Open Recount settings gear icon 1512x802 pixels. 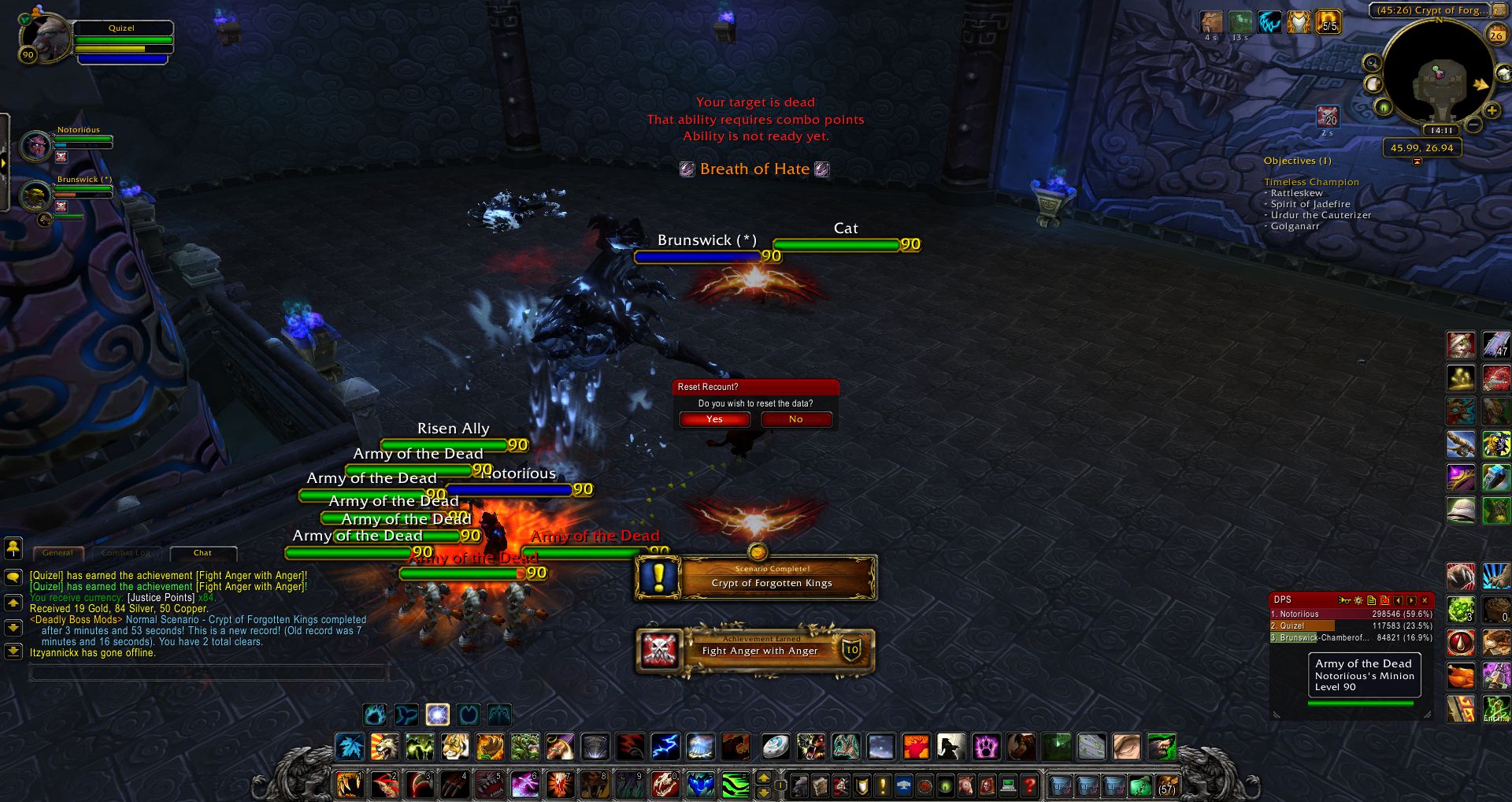pyautogui.click(x=1358, y=600)
